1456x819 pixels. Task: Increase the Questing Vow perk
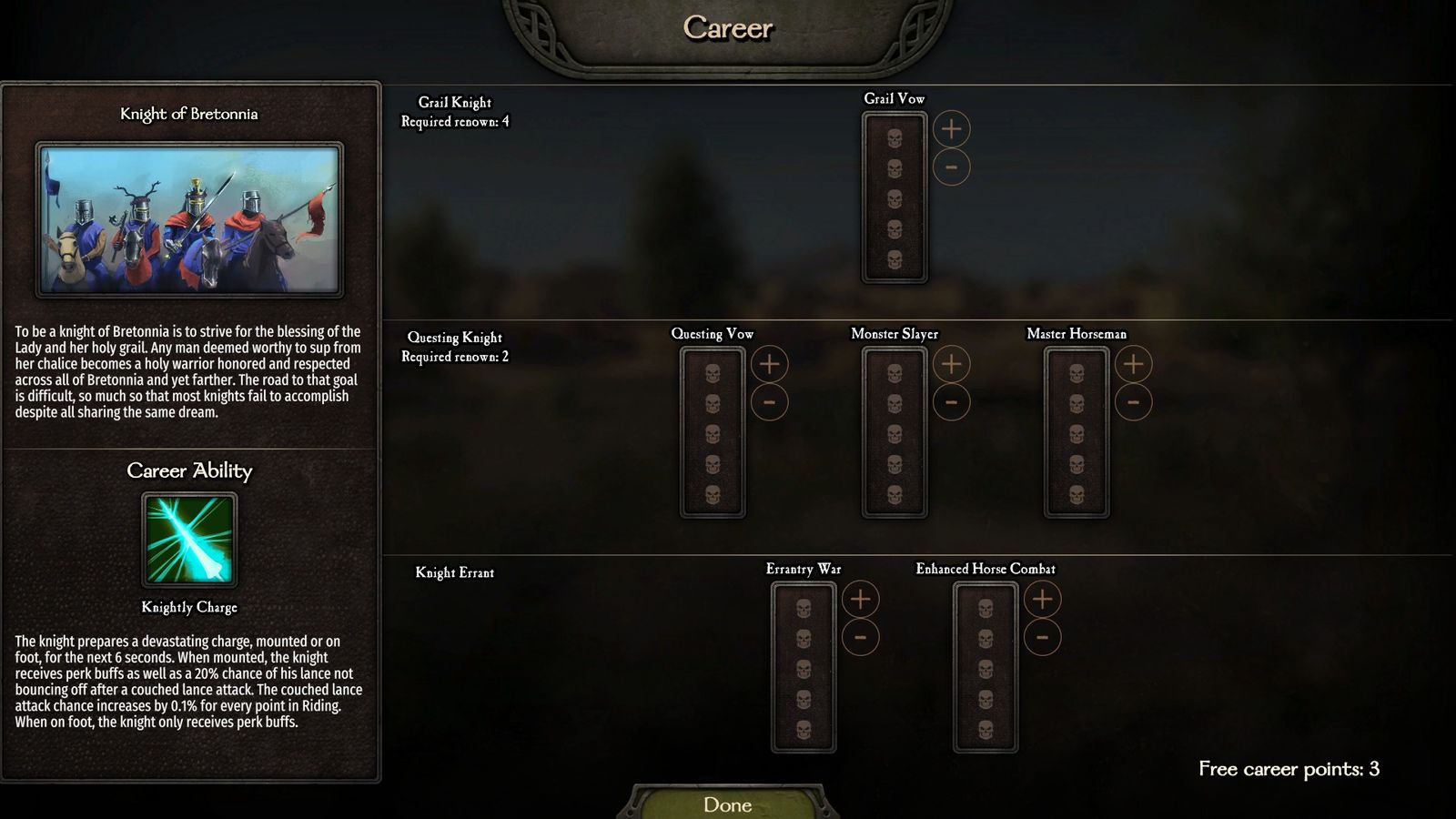tap(769, 364)
